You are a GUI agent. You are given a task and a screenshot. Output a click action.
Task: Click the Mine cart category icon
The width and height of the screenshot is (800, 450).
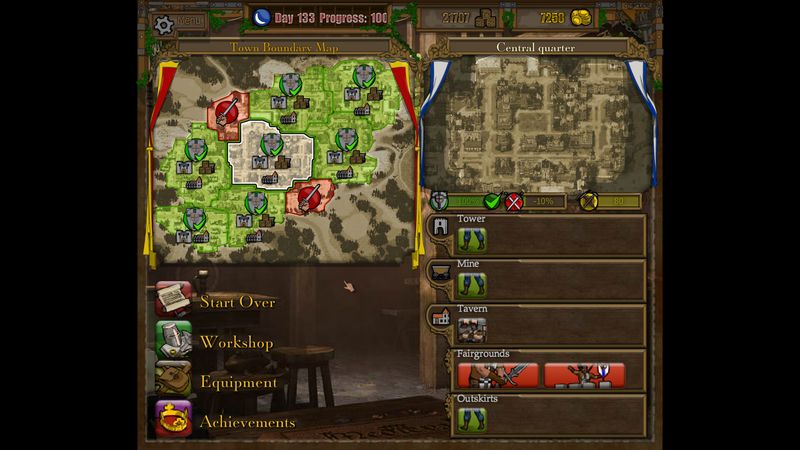[x=439, y=273]
